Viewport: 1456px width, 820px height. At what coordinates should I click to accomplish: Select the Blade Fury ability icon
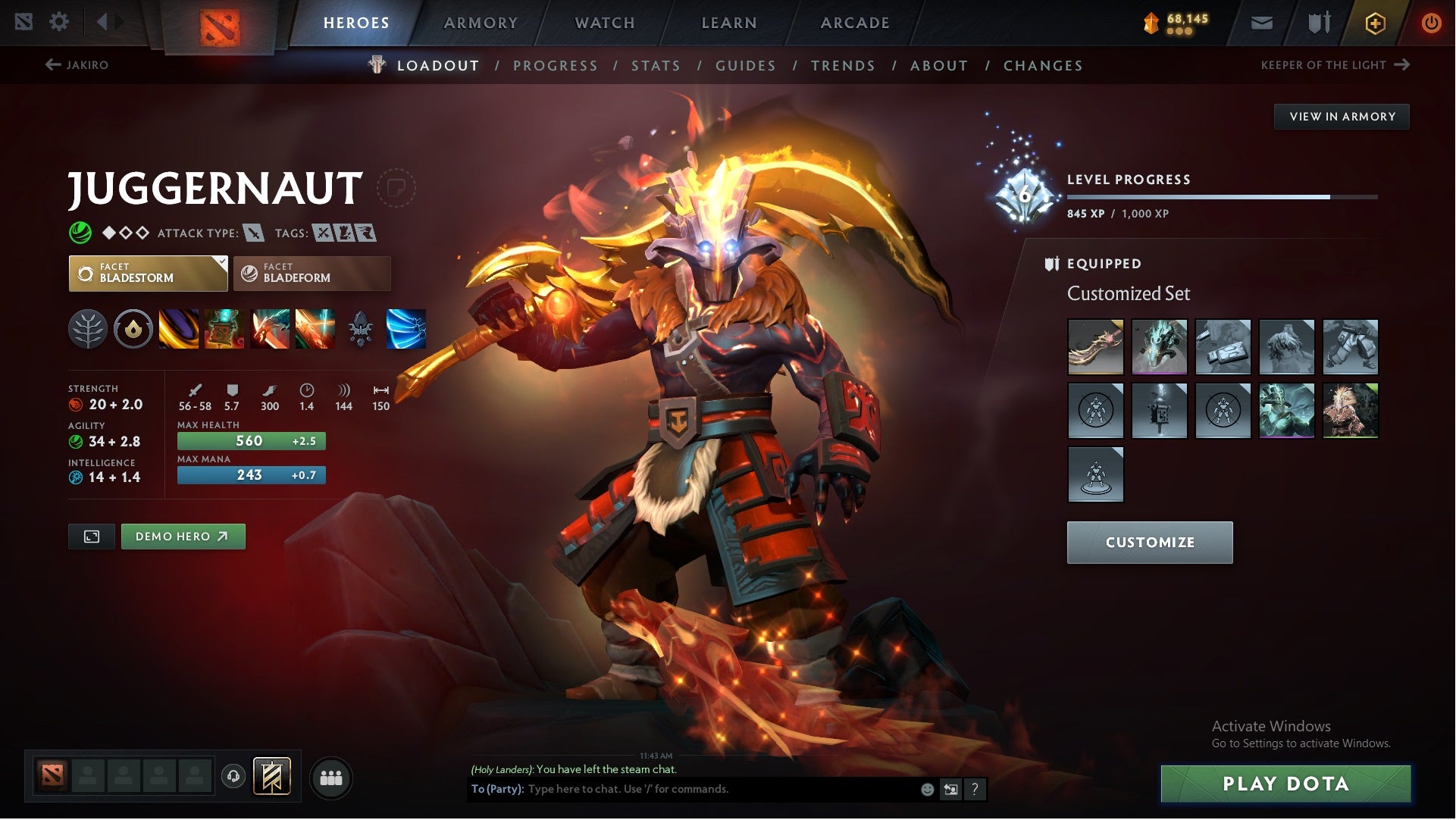[180, 330]
